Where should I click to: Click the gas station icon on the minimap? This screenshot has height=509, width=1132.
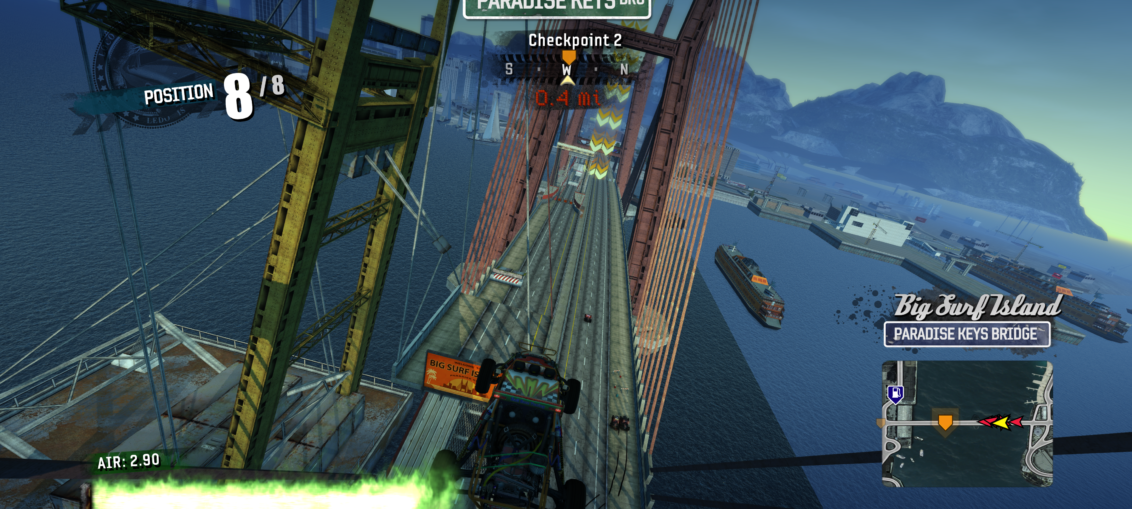pos(895,393)
